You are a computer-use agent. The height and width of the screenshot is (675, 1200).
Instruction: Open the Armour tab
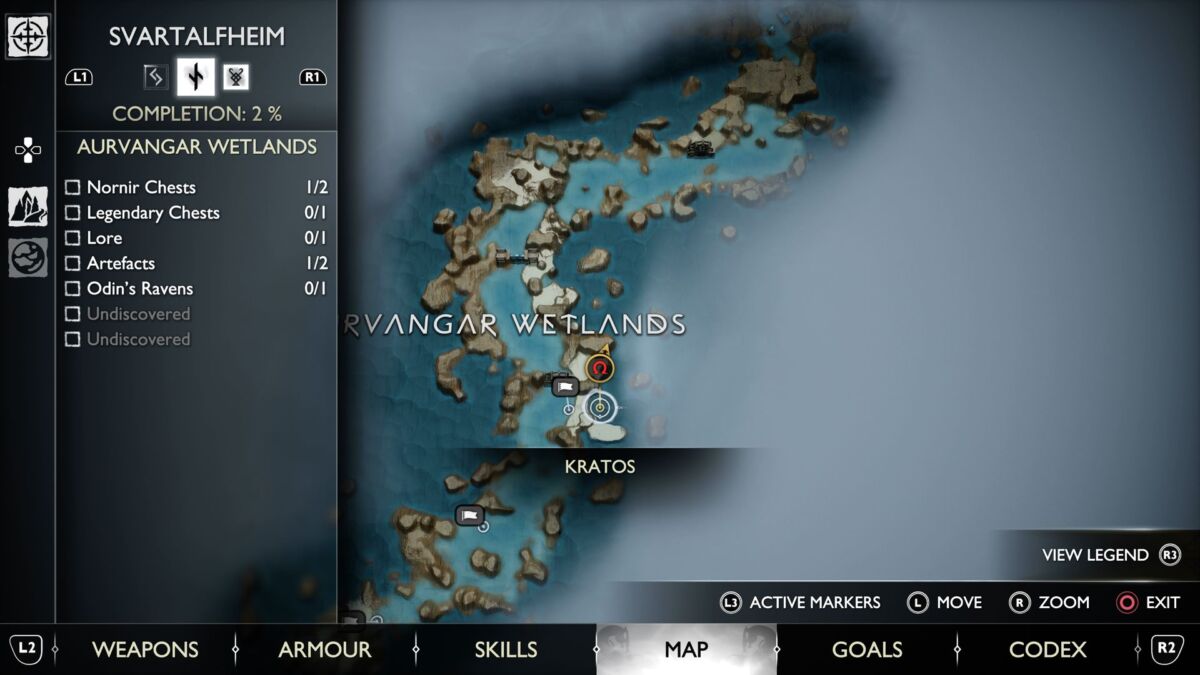click(324, 649)
